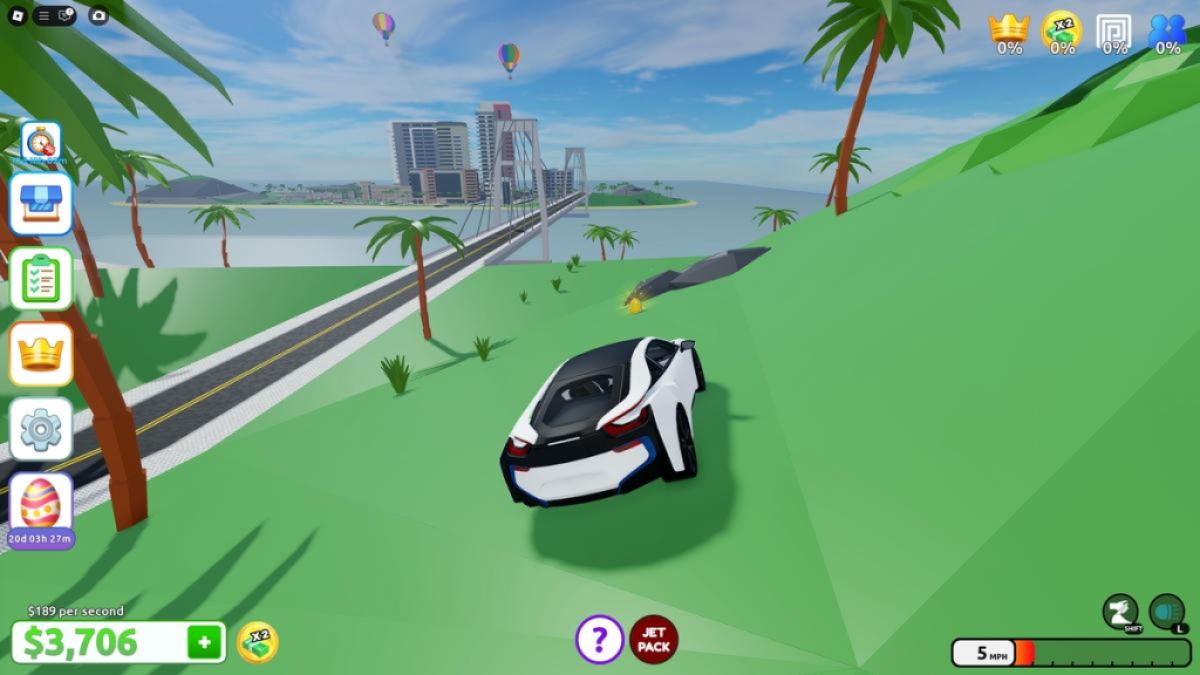Open the gear settings button
This screenshot has height=675, width=1200.
(40, 429)
